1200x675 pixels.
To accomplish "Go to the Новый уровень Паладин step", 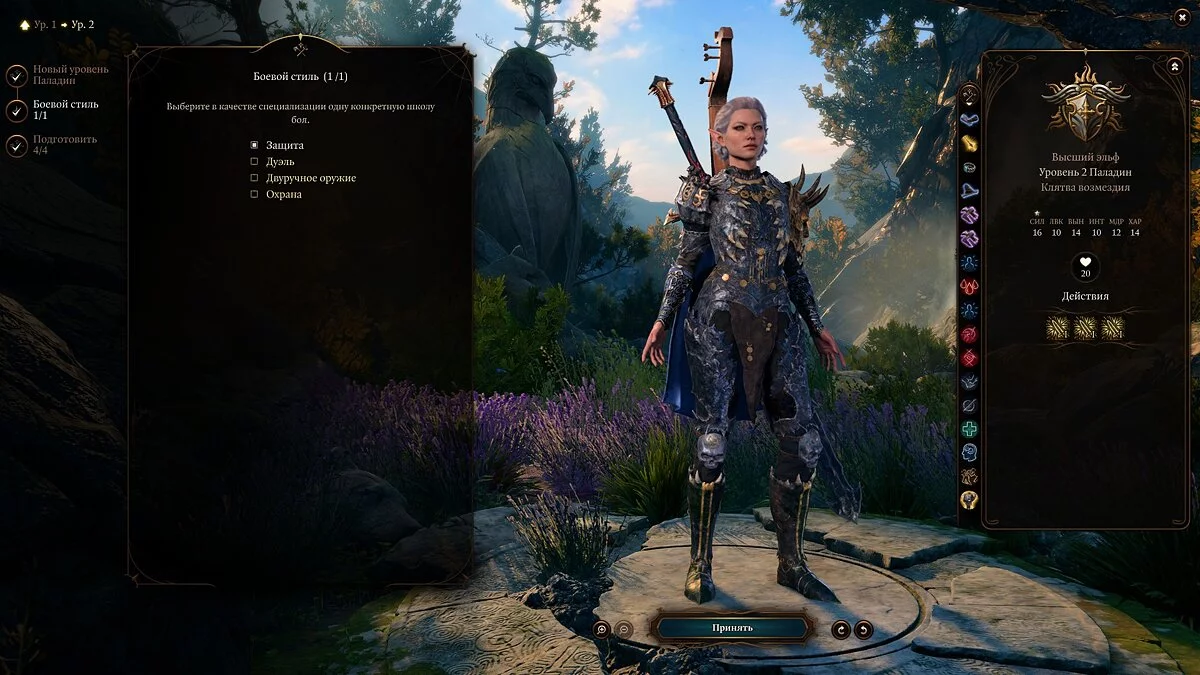I will (17, 75).
